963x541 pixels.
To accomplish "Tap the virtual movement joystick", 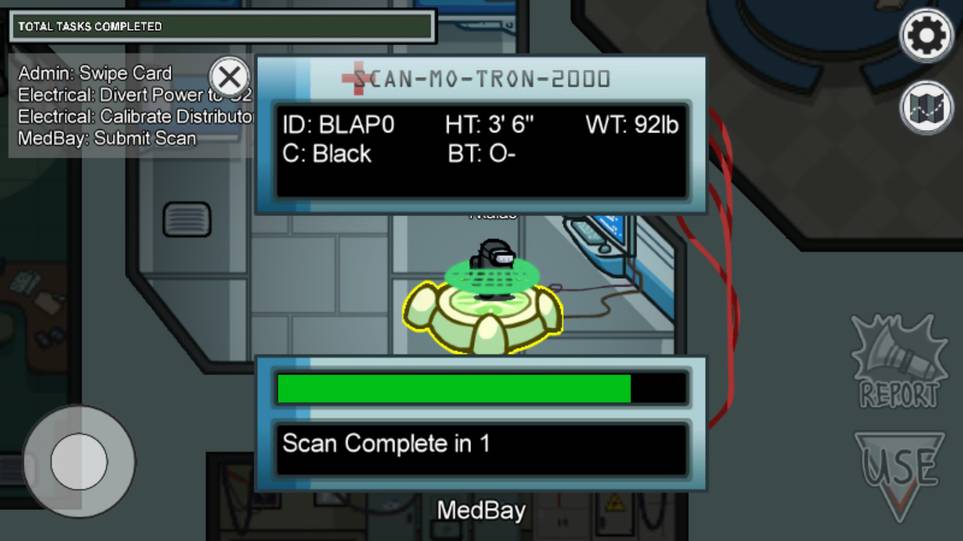I will (x=78, y=462).
